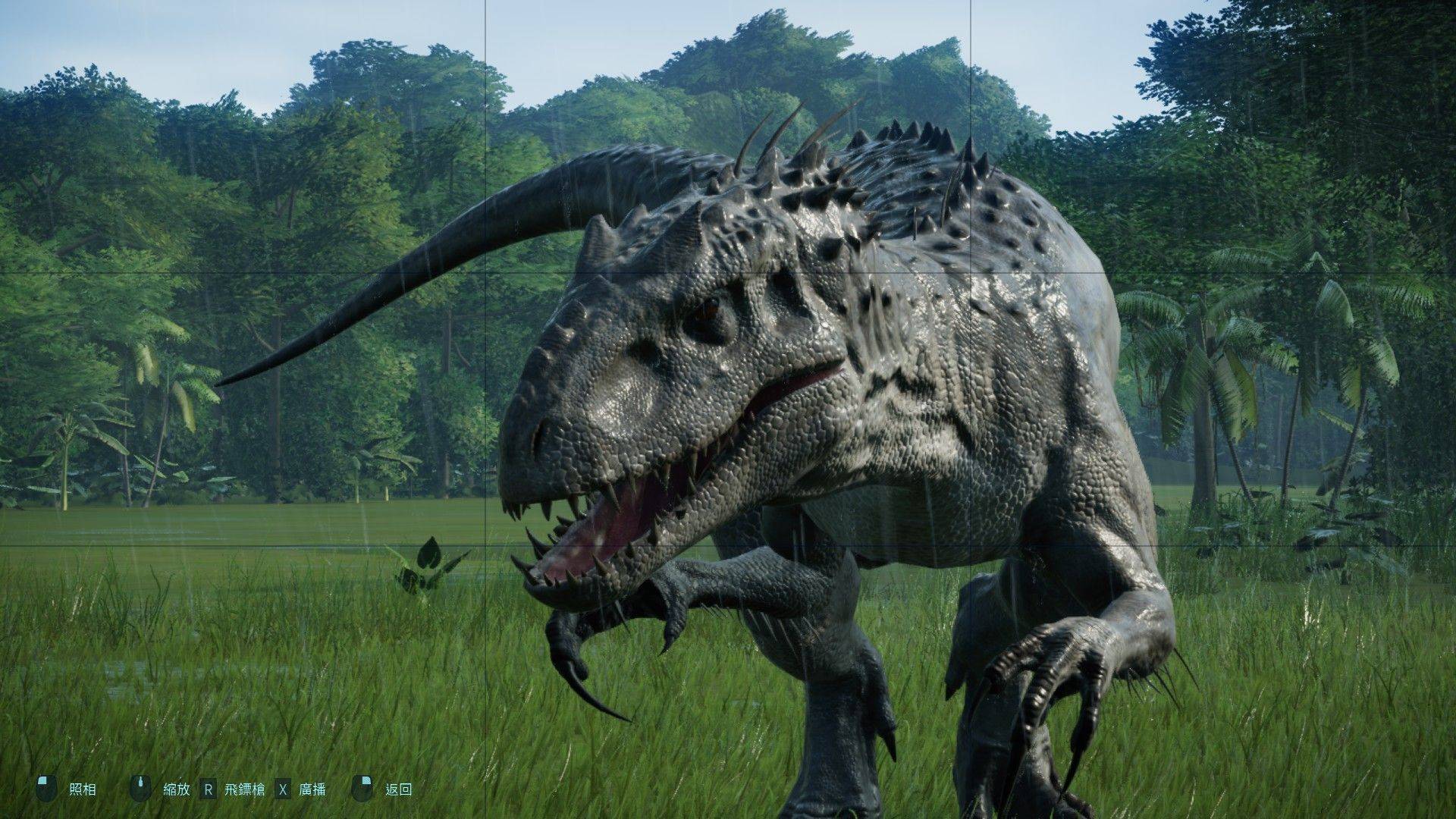Click the scroll-wheel highlight on the zoom mouse icon
Image resolution: width=1456 pixels, height=819 pixels.
(x=141, y=781)
